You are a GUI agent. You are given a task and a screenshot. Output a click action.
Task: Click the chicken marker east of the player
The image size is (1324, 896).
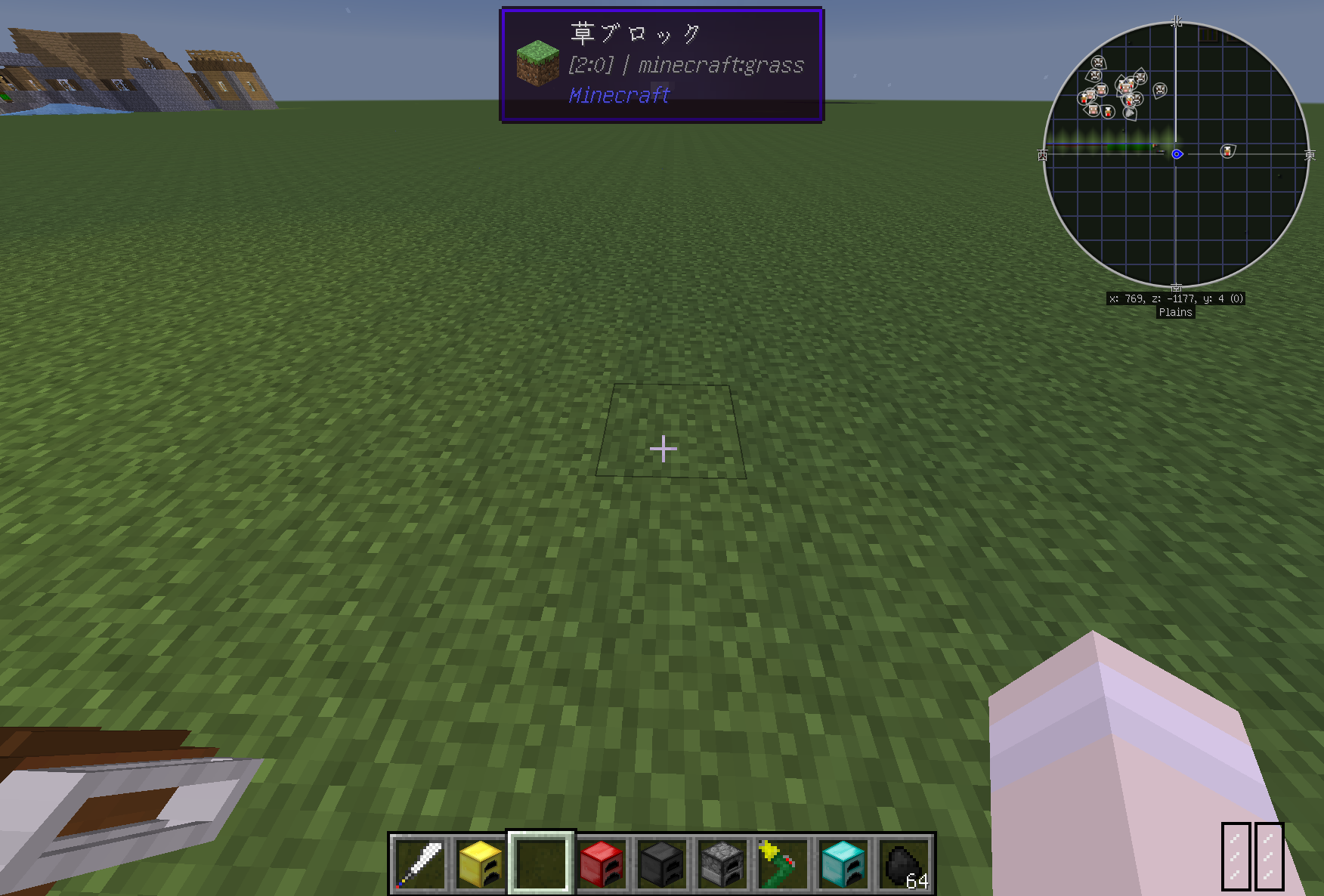pyautogui.click(x=1228, y=151)
